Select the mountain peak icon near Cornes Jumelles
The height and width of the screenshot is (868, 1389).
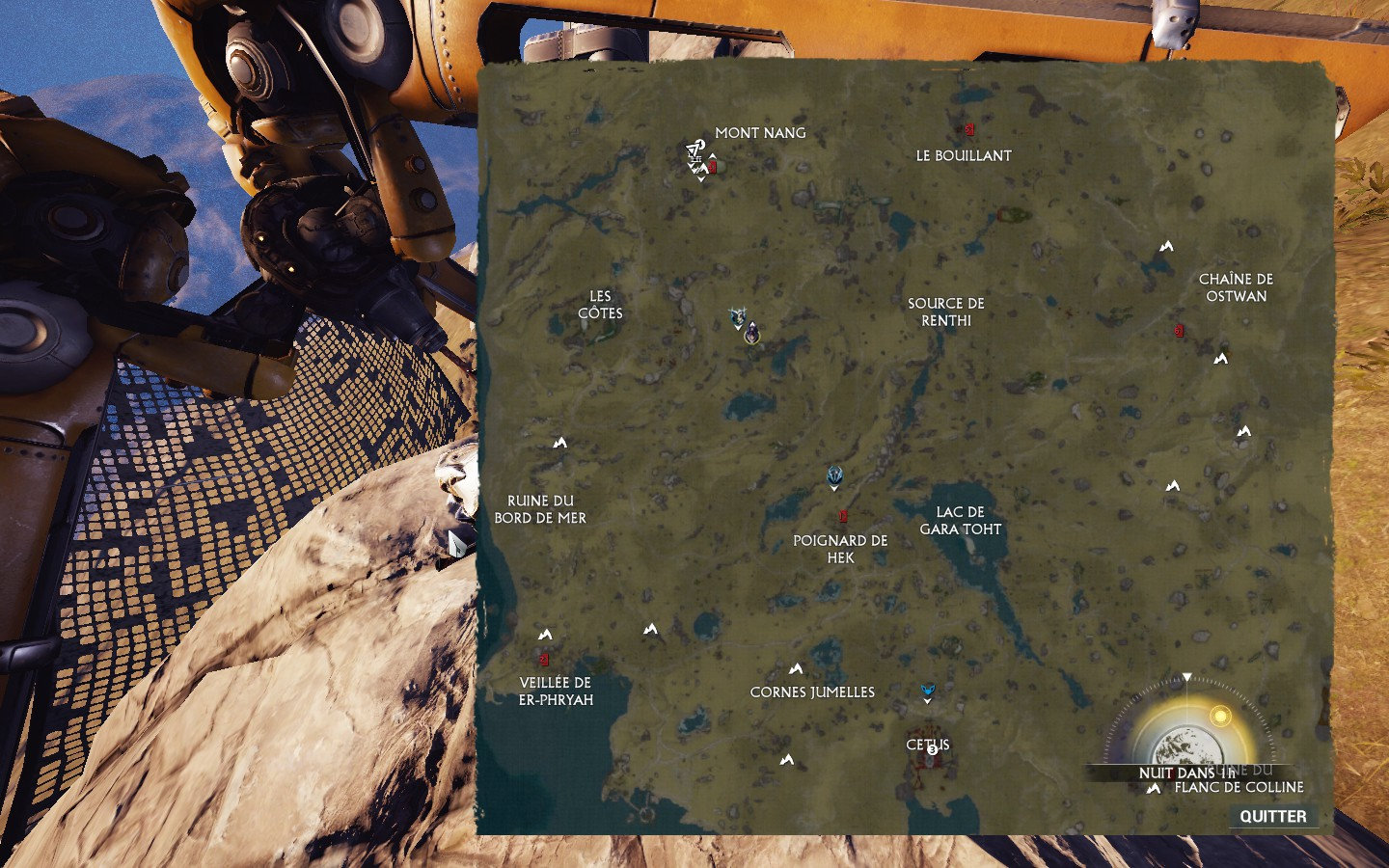(798, 666)
